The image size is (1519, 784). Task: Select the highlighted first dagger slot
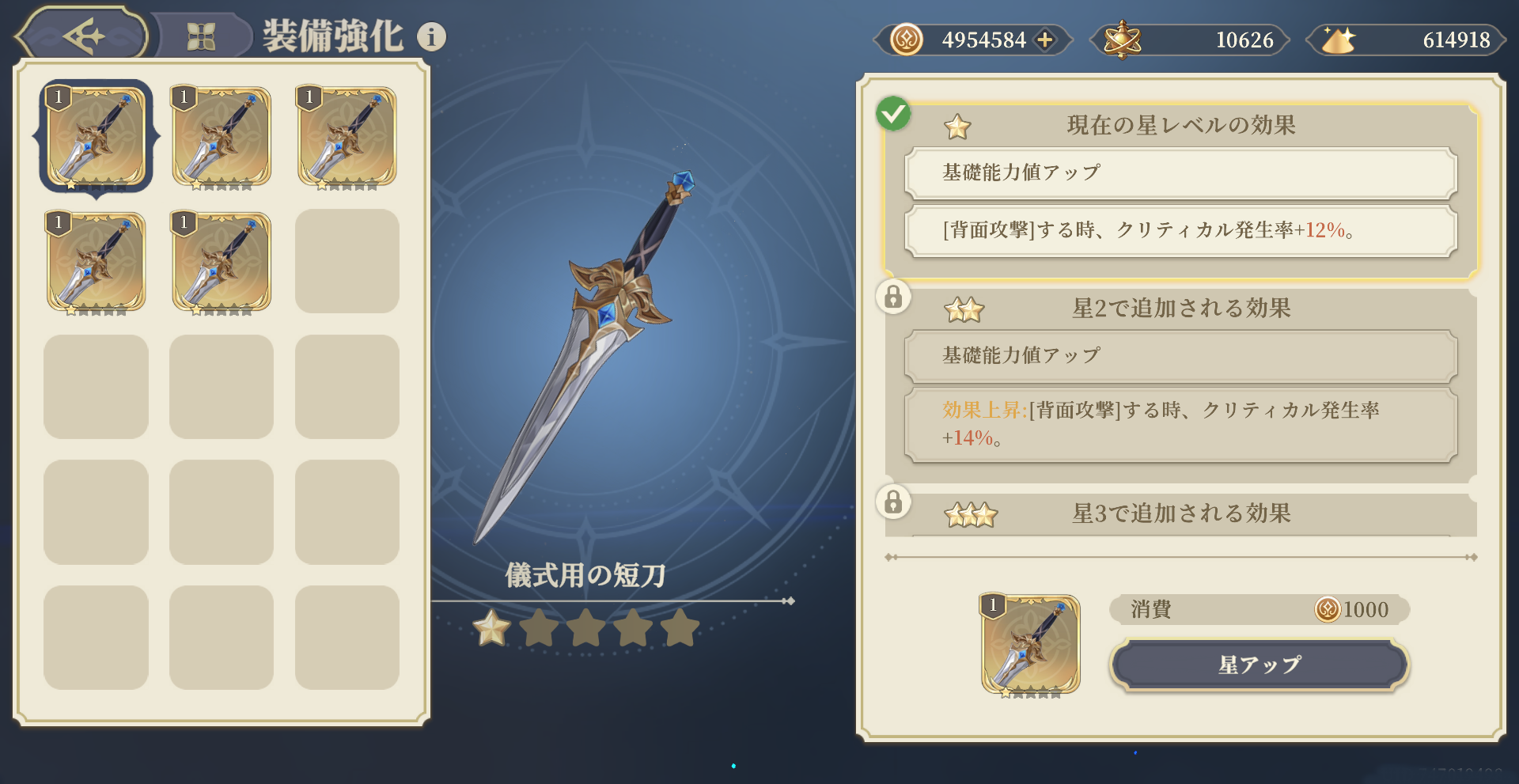(x=97, y=136)
